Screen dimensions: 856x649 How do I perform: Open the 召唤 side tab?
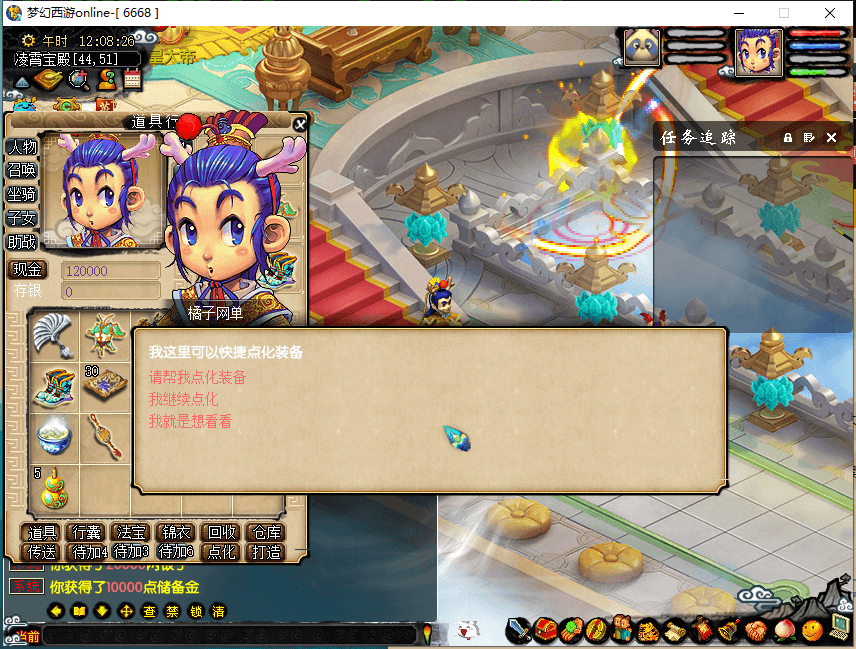pyautogui.click(x=22, y=170)
